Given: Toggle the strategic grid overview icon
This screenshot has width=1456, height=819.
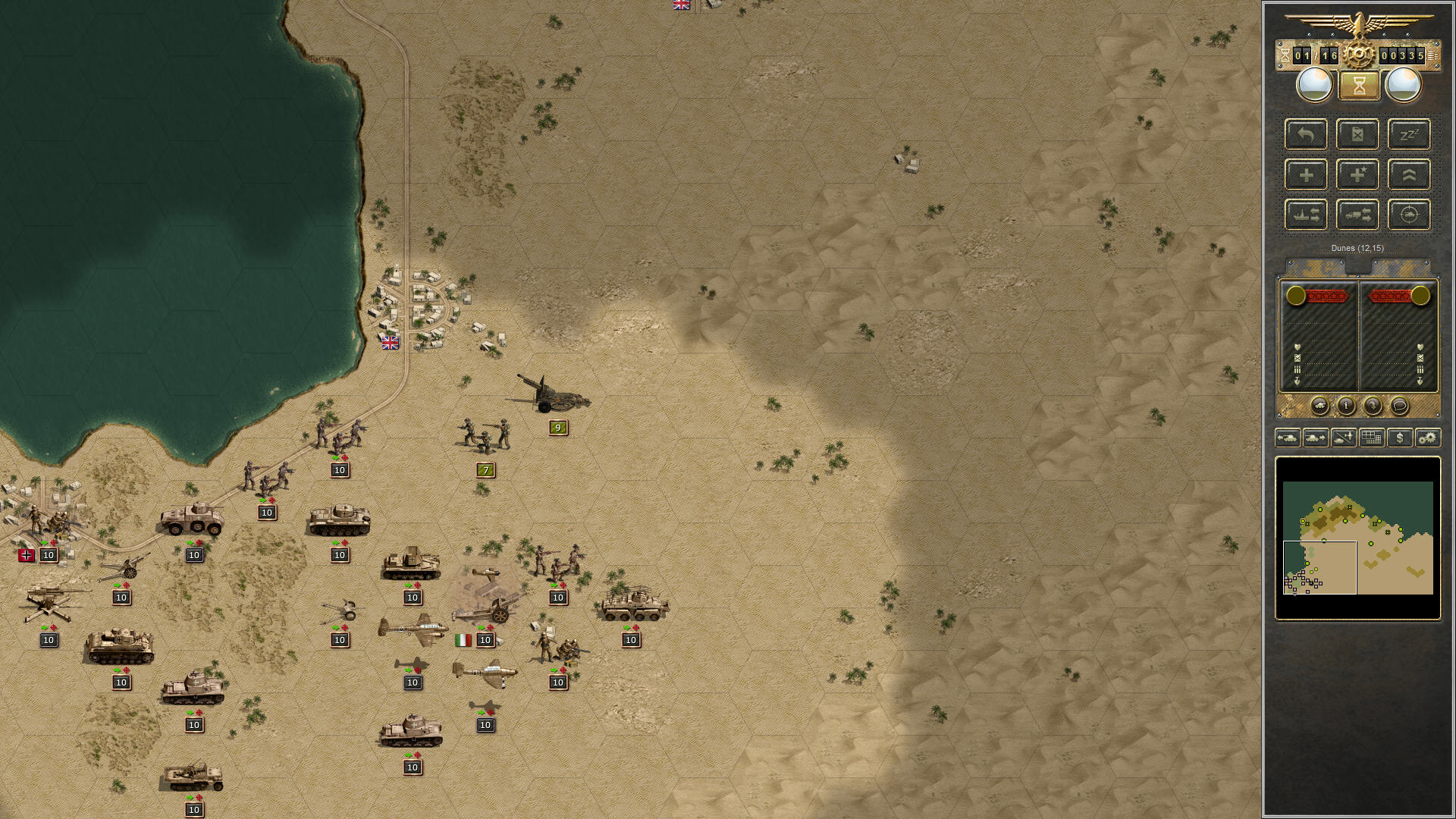Looking at the screenshot, I should pyautogui.click(x=1370, y=438).
